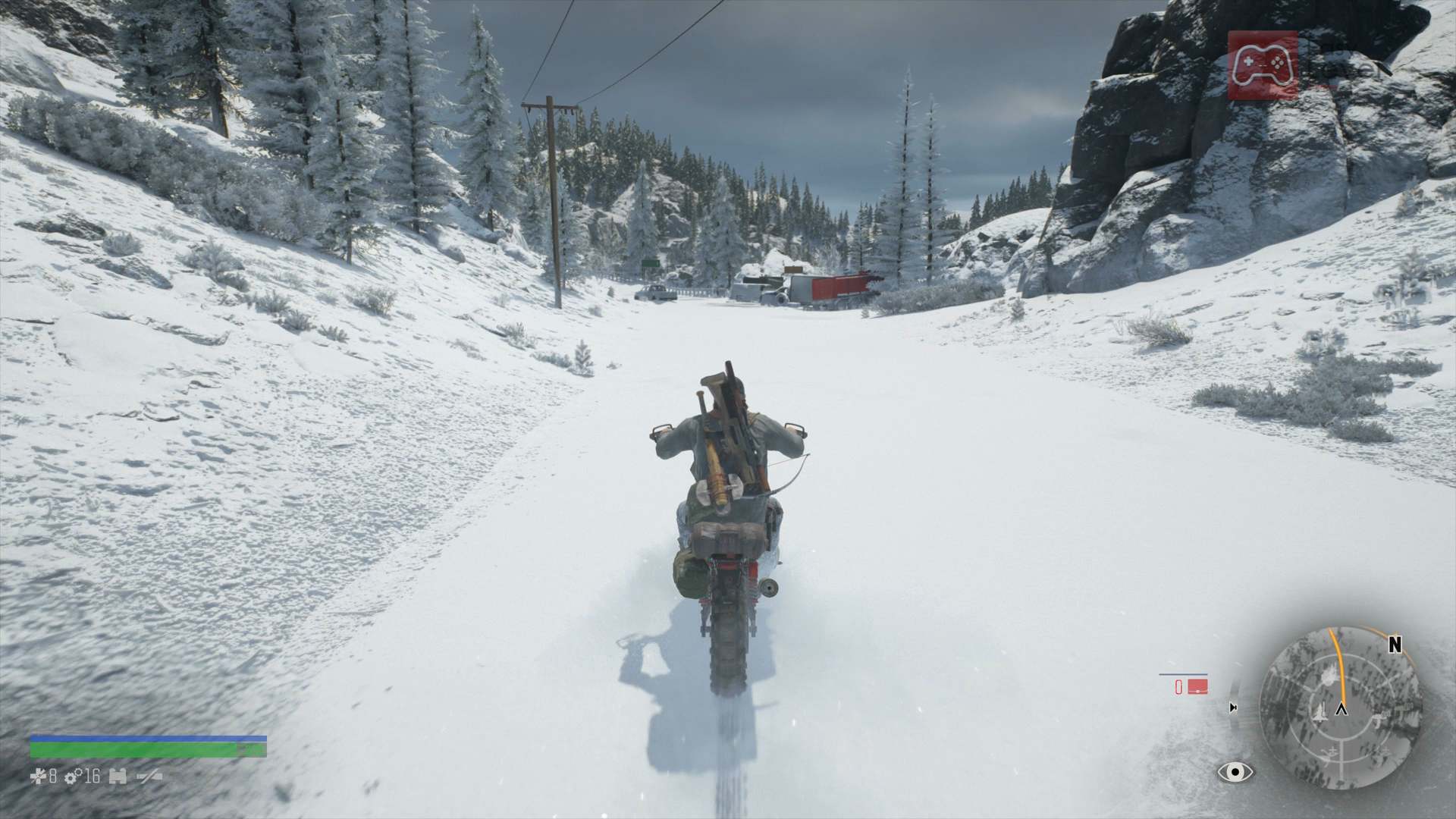Click the crossed-out medical cross icon
The image size is (1456, 819).
coord(38,777)
